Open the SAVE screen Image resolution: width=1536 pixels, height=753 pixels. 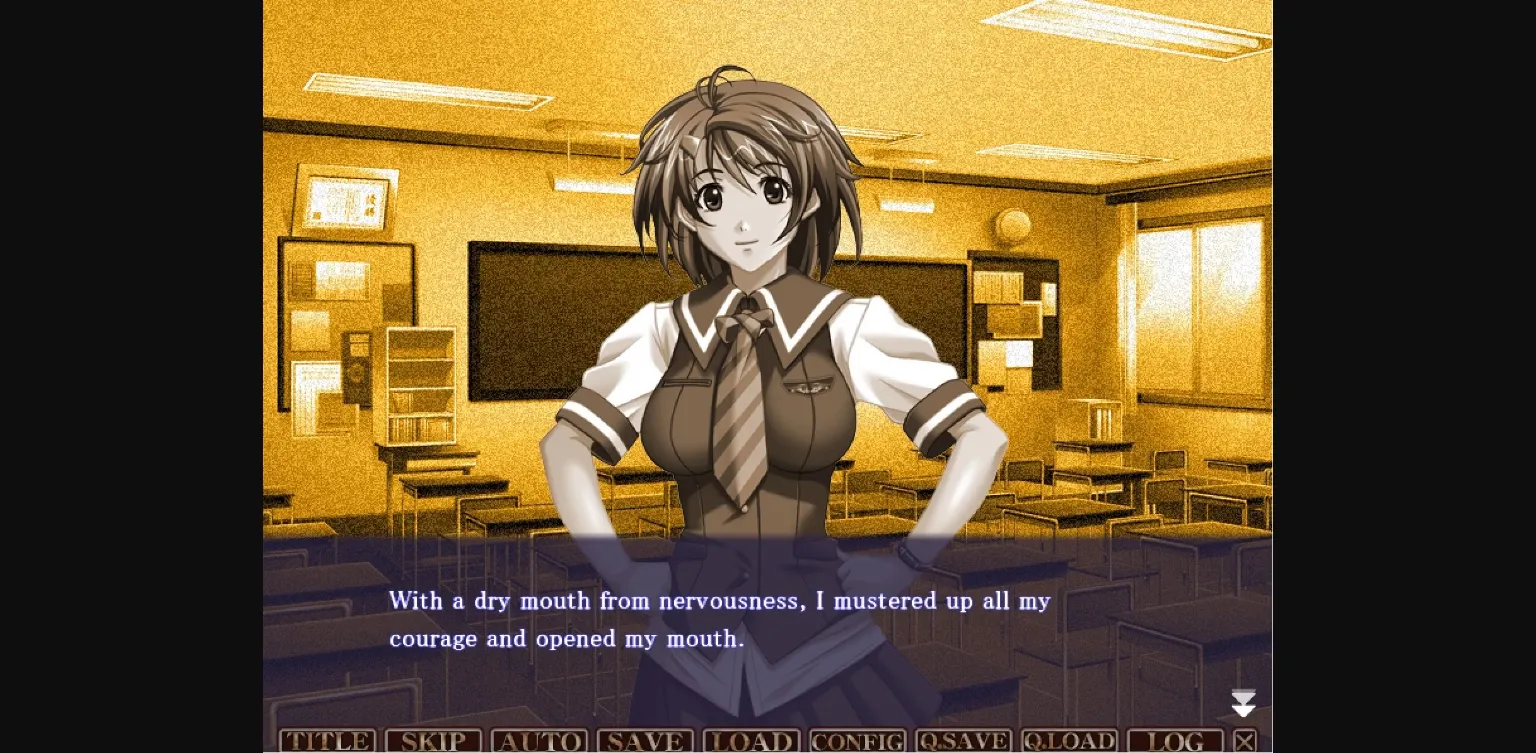pyautogui.click(x=646, y=740)
